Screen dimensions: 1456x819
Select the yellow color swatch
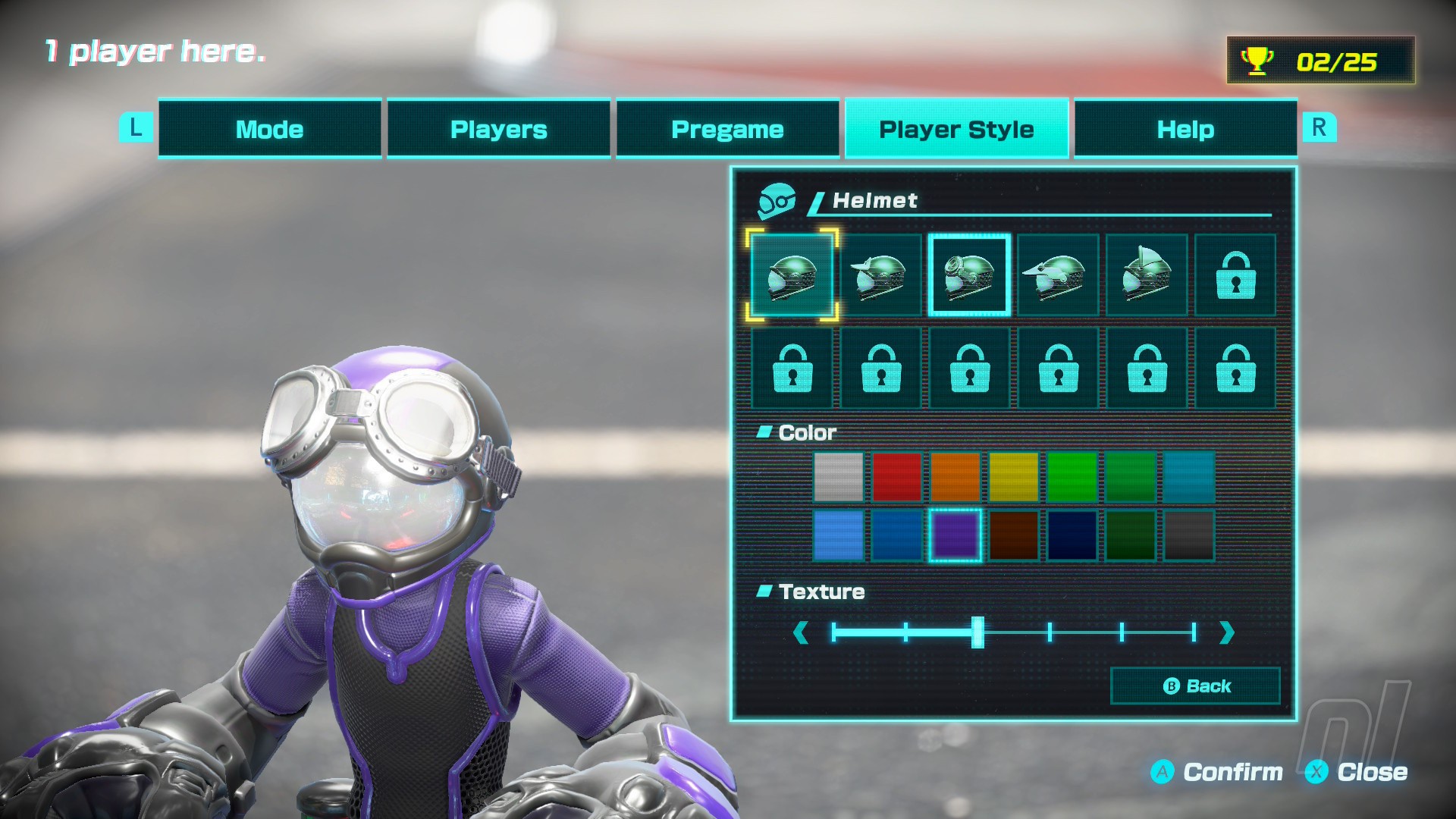[1013, 477]
